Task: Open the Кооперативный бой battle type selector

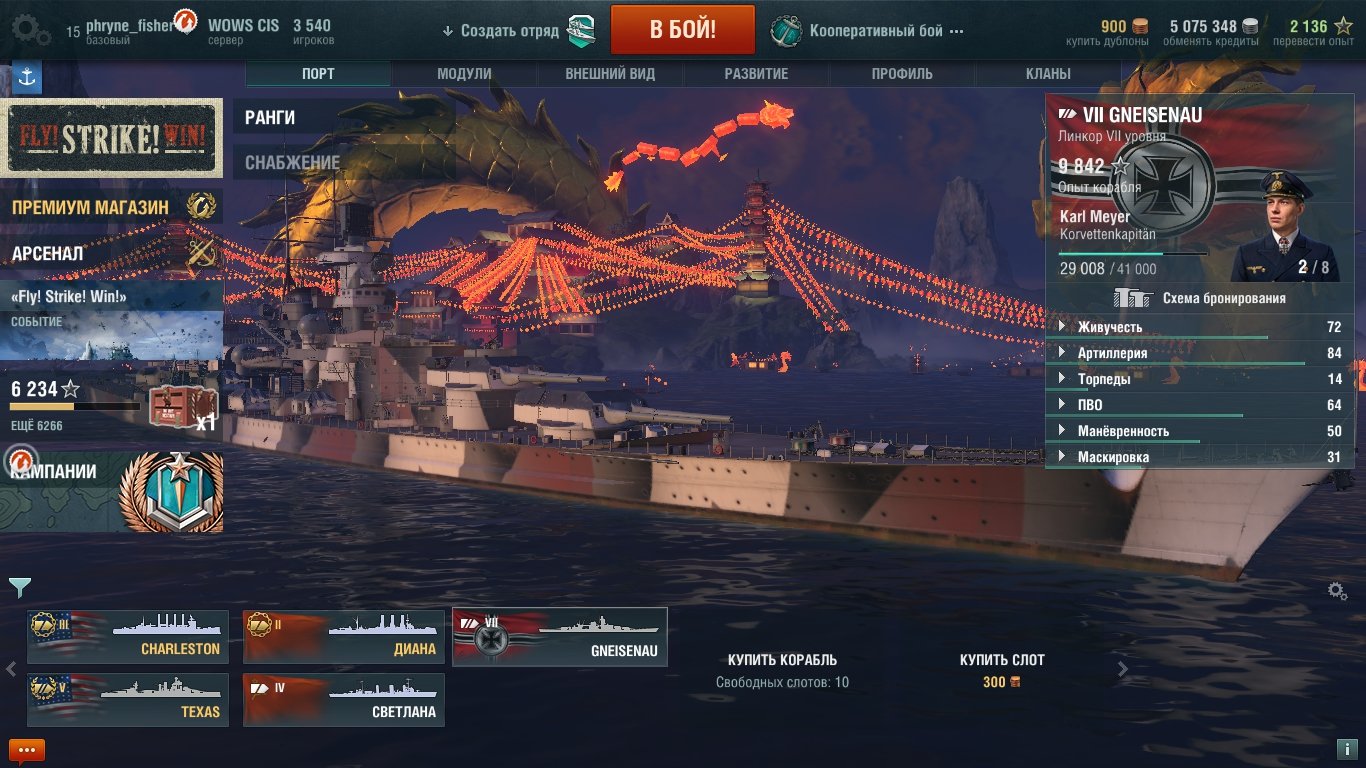Action: click(x=868, y=30)
